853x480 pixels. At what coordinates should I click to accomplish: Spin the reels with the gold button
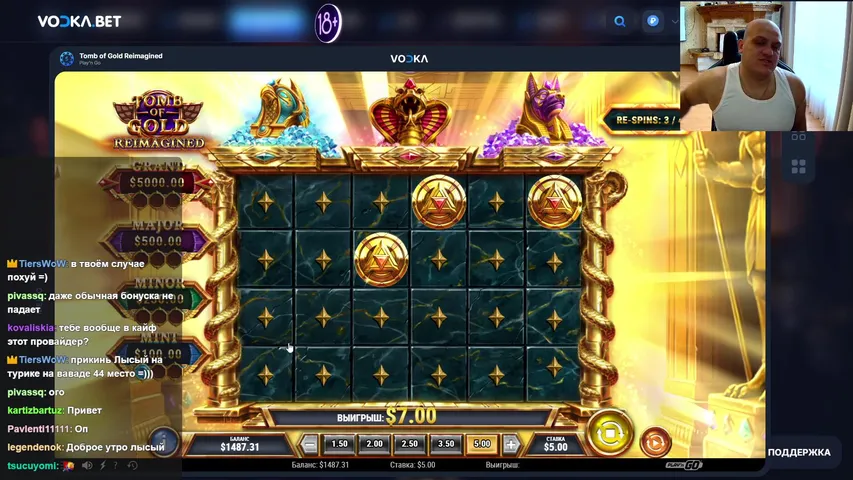point(609,432)
